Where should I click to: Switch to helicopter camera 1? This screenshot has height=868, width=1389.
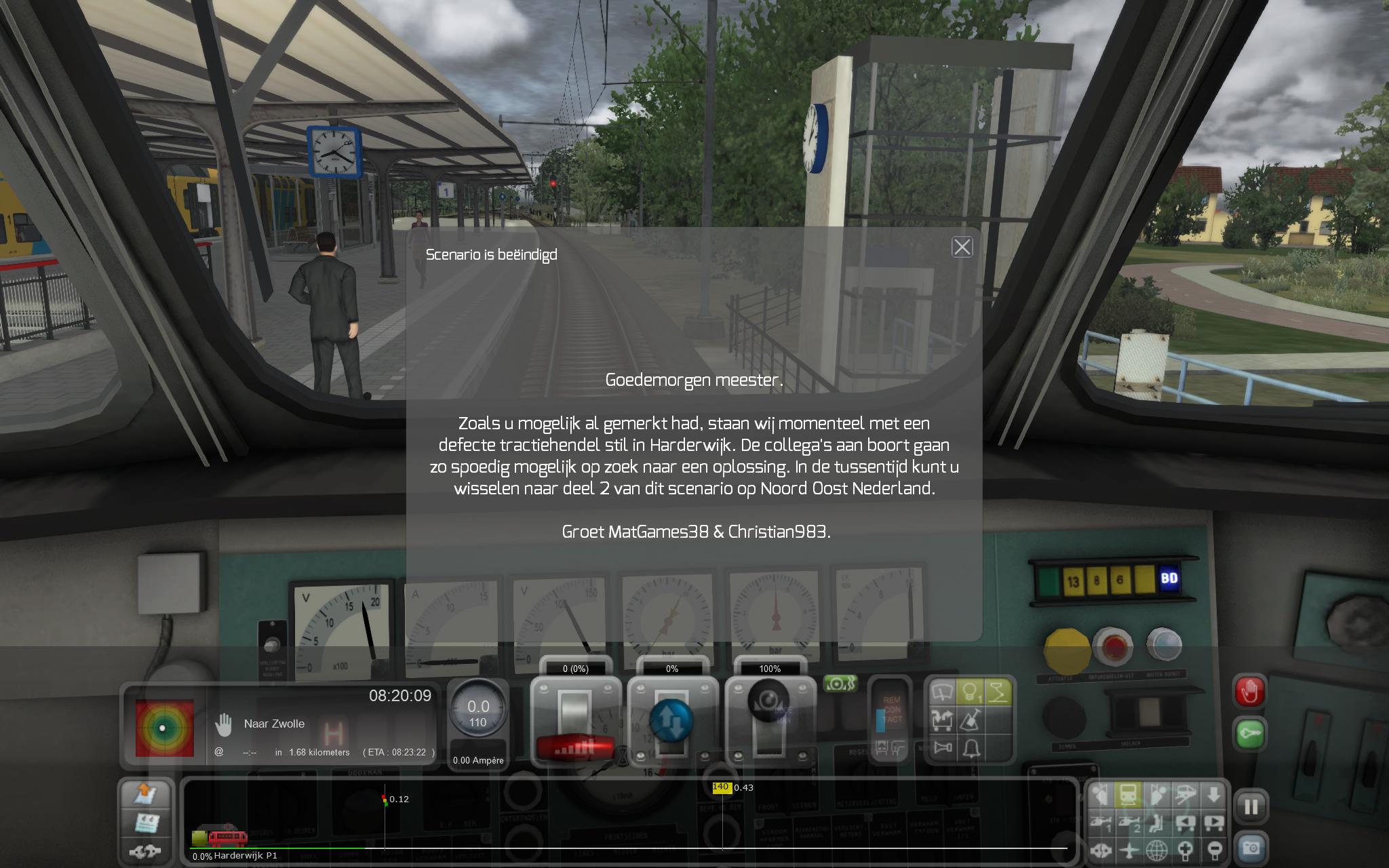pyautogui.click(x=1101, y=823)
